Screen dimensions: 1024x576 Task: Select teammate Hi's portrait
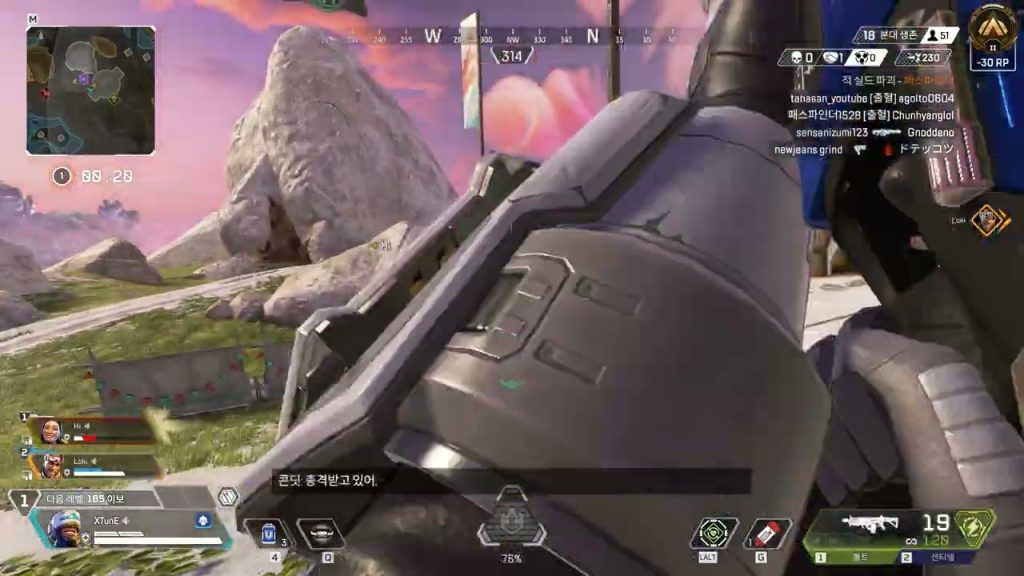pyautogui.click(x=48, y=431)
